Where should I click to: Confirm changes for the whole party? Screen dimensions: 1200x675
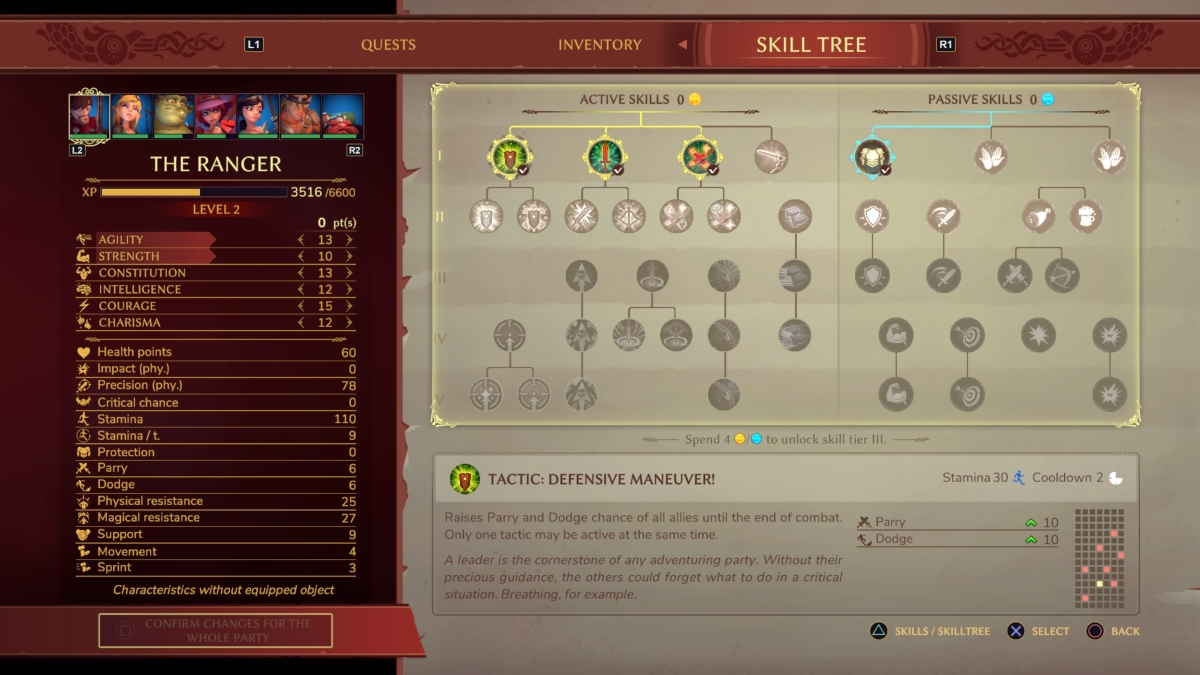(x=215, y=630)
